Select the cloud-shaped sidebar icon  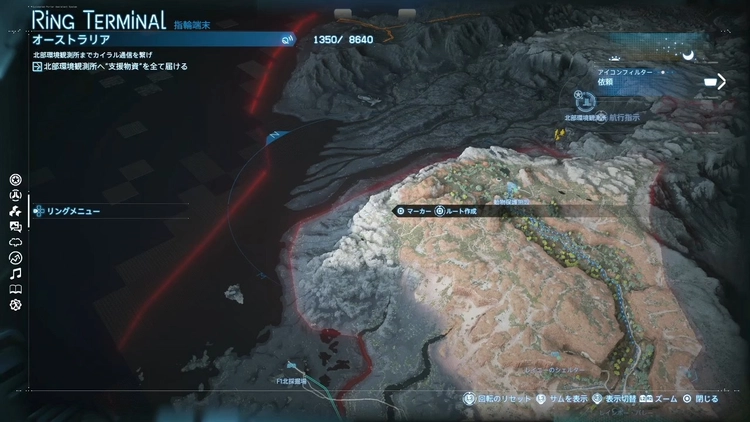[x=15, y=243]
